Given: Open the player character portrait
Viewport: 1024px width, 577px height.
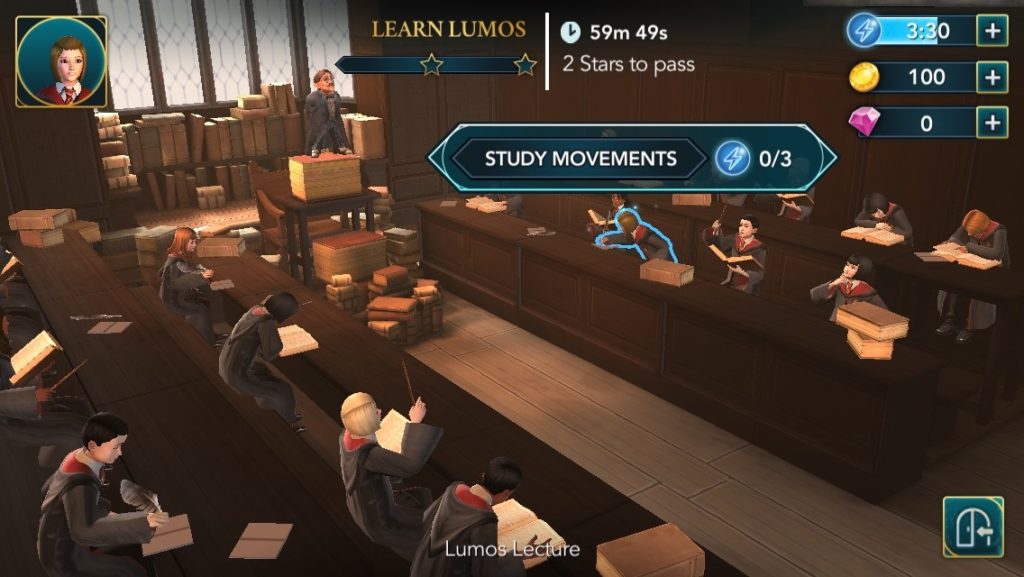Looking at the screenshot, I should pos(61,62).
